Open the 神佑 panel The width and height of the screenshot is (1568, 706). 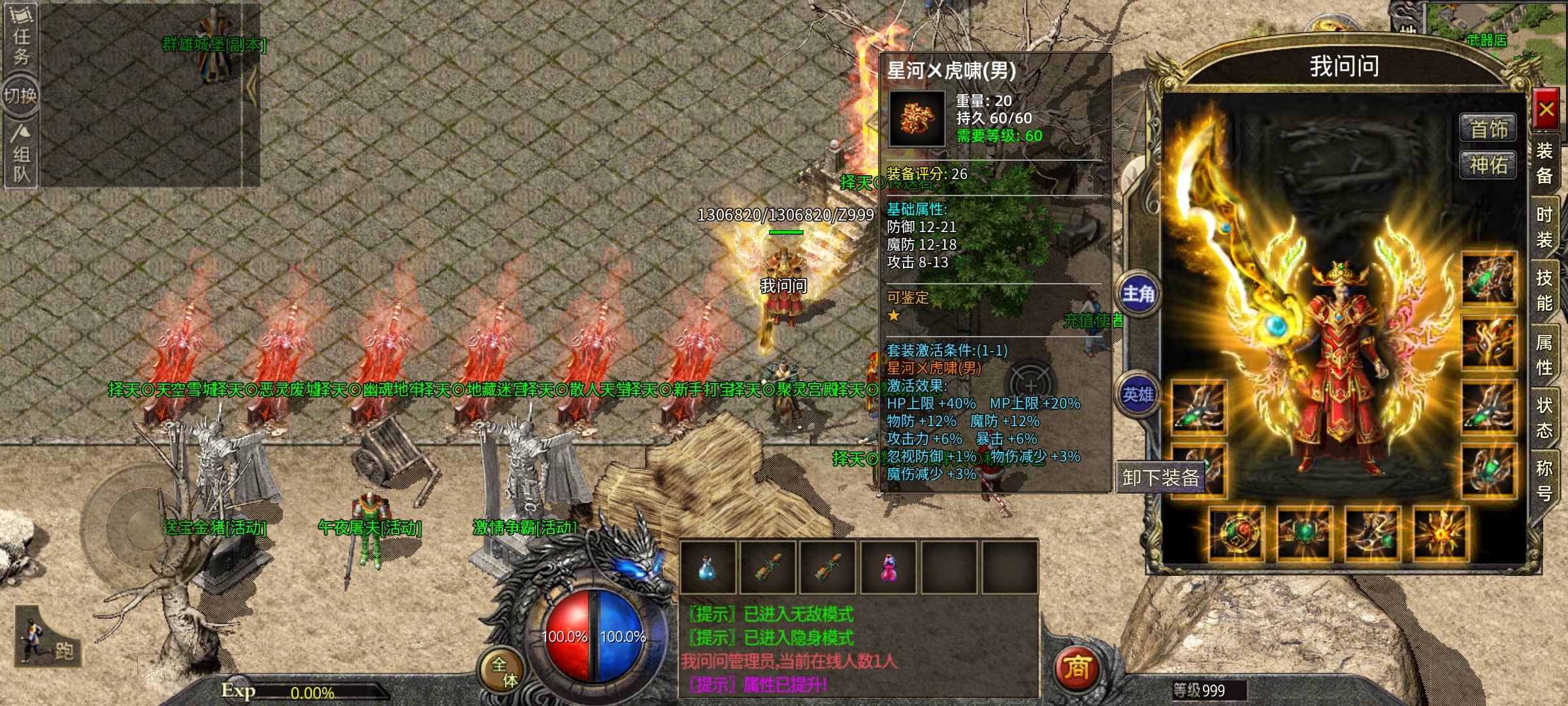pyautogui.click(x=1488, y=165)
